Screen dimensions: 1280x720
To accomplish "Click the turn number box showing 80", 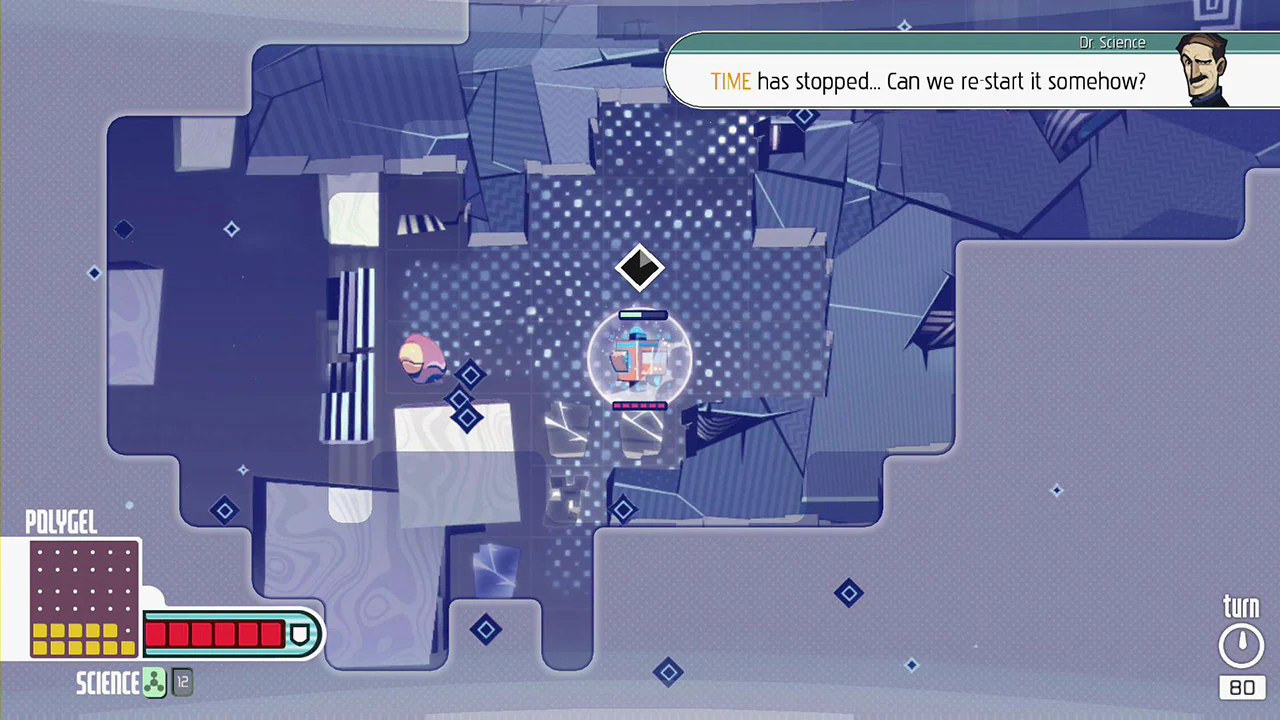I will coord(1242,687).
